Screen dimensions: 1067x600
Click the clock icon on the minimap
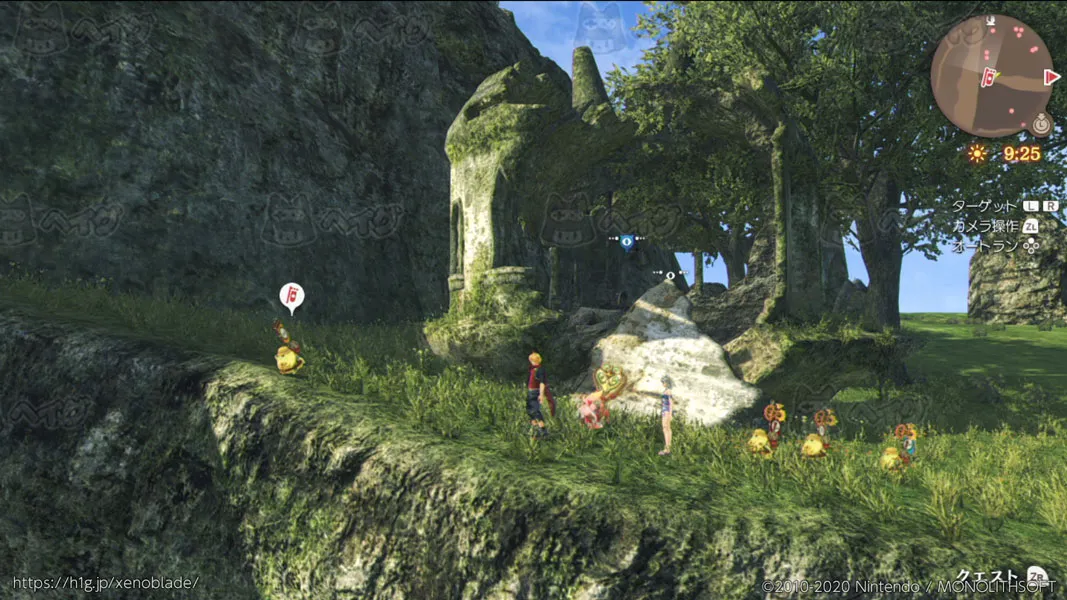point(1043,125)
